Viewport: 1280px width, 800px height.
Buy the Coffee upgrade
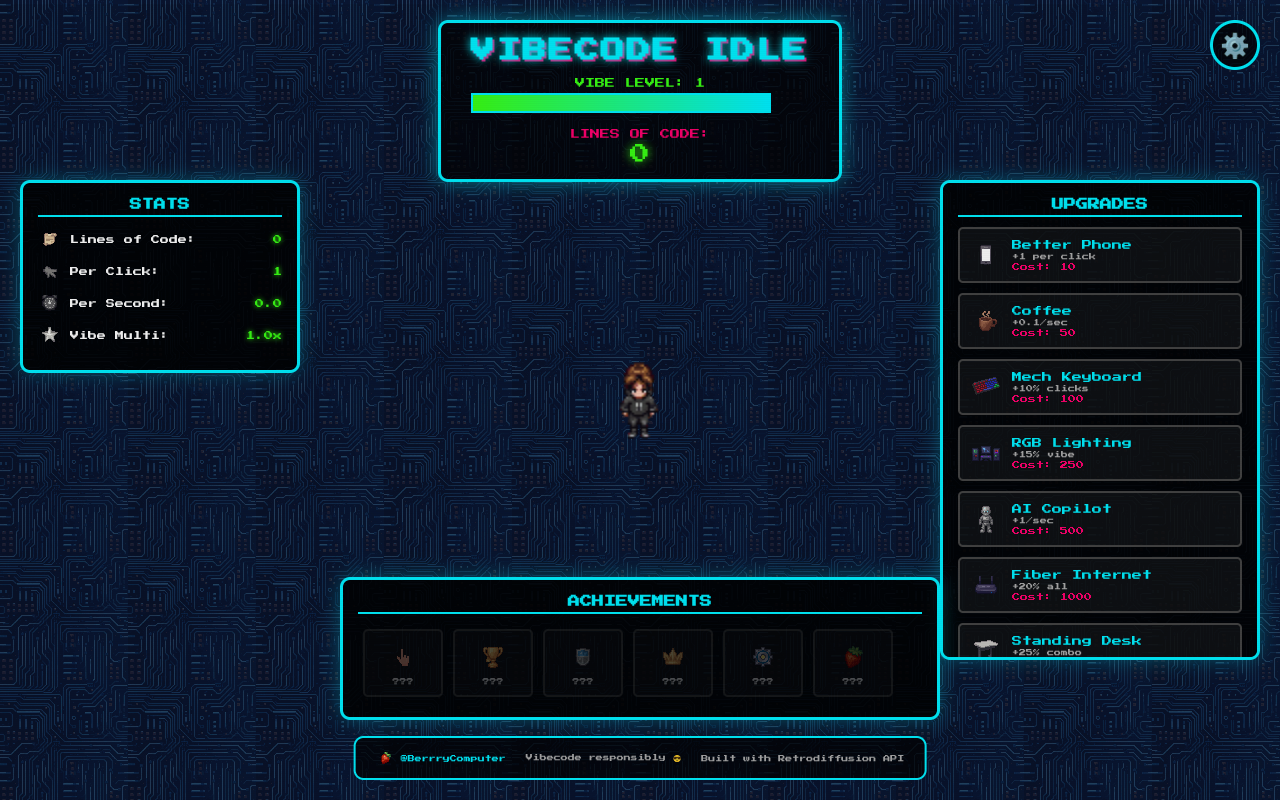click(1099, 320)
